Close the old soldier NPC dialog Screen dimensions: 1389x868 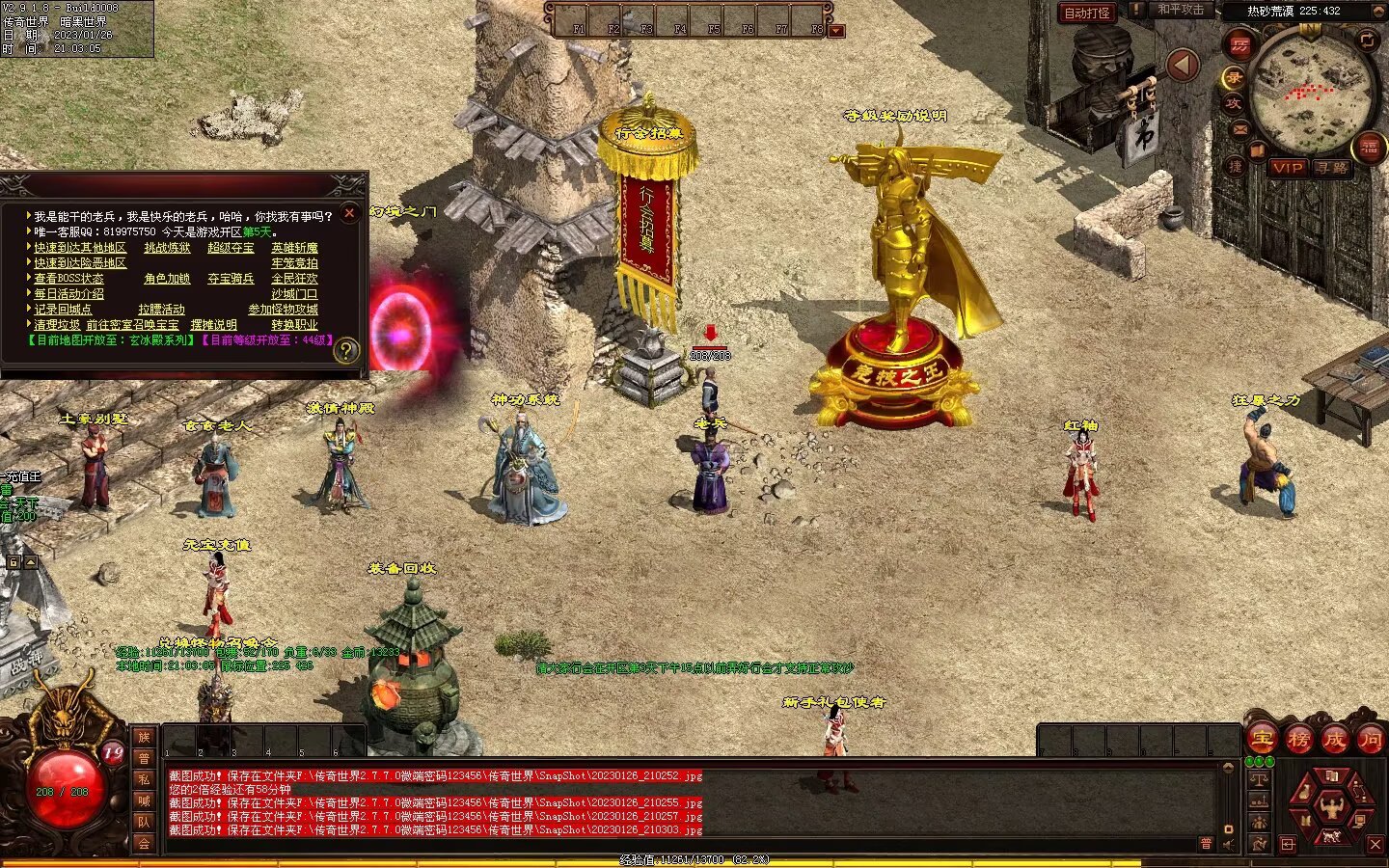tap(350, 212)
